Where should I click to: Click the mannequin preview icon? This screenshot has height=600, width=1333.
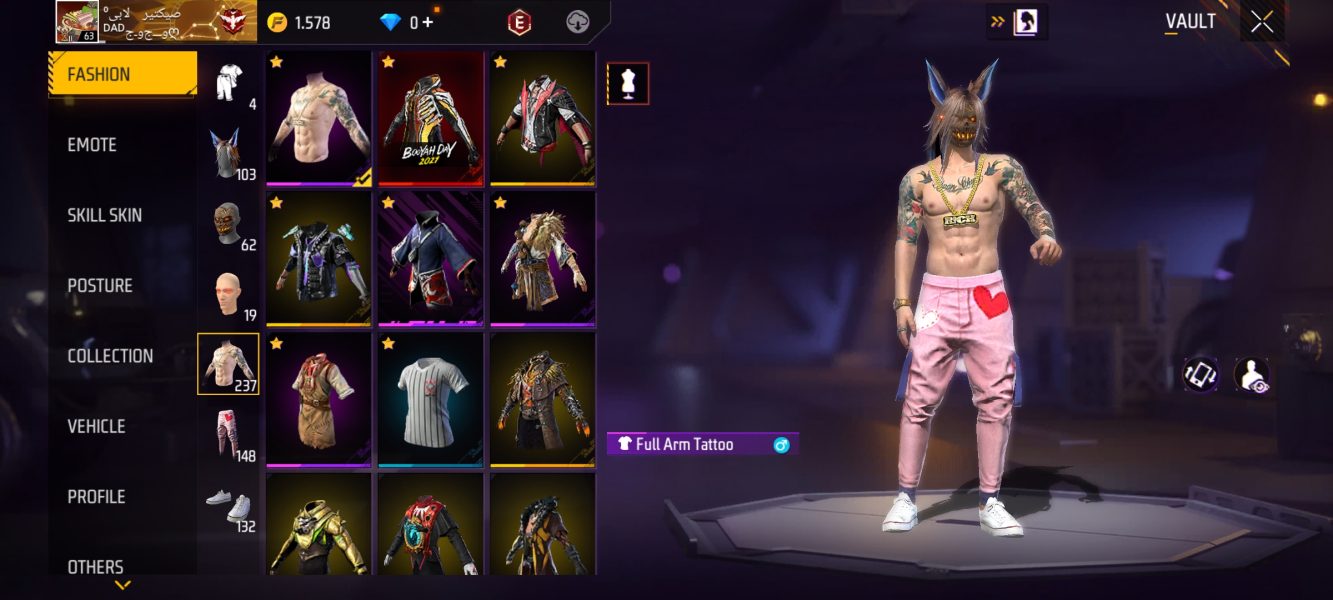coord(628,84)
